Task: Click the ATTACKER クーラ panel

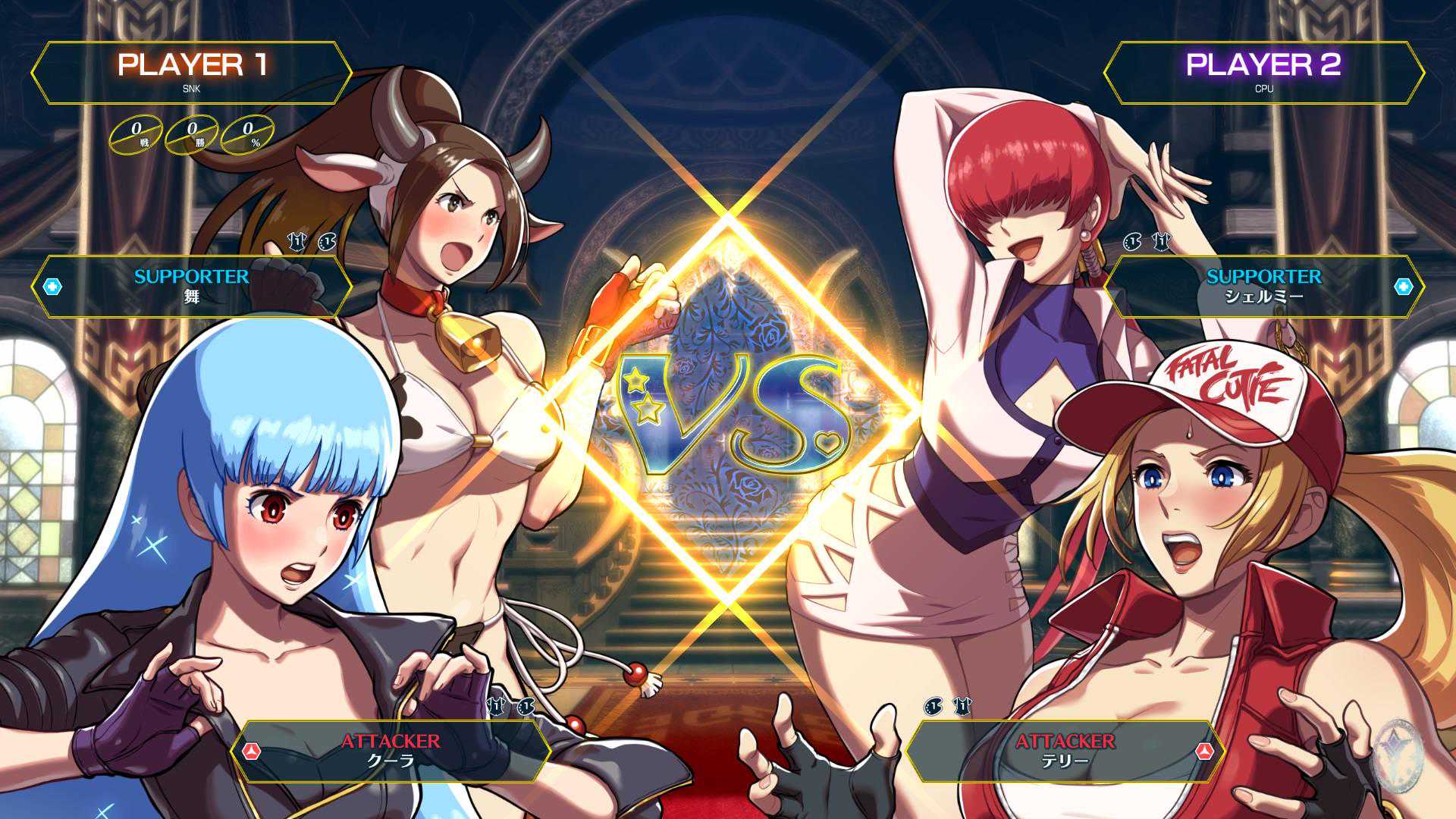Action: click(x=391, y=750)
